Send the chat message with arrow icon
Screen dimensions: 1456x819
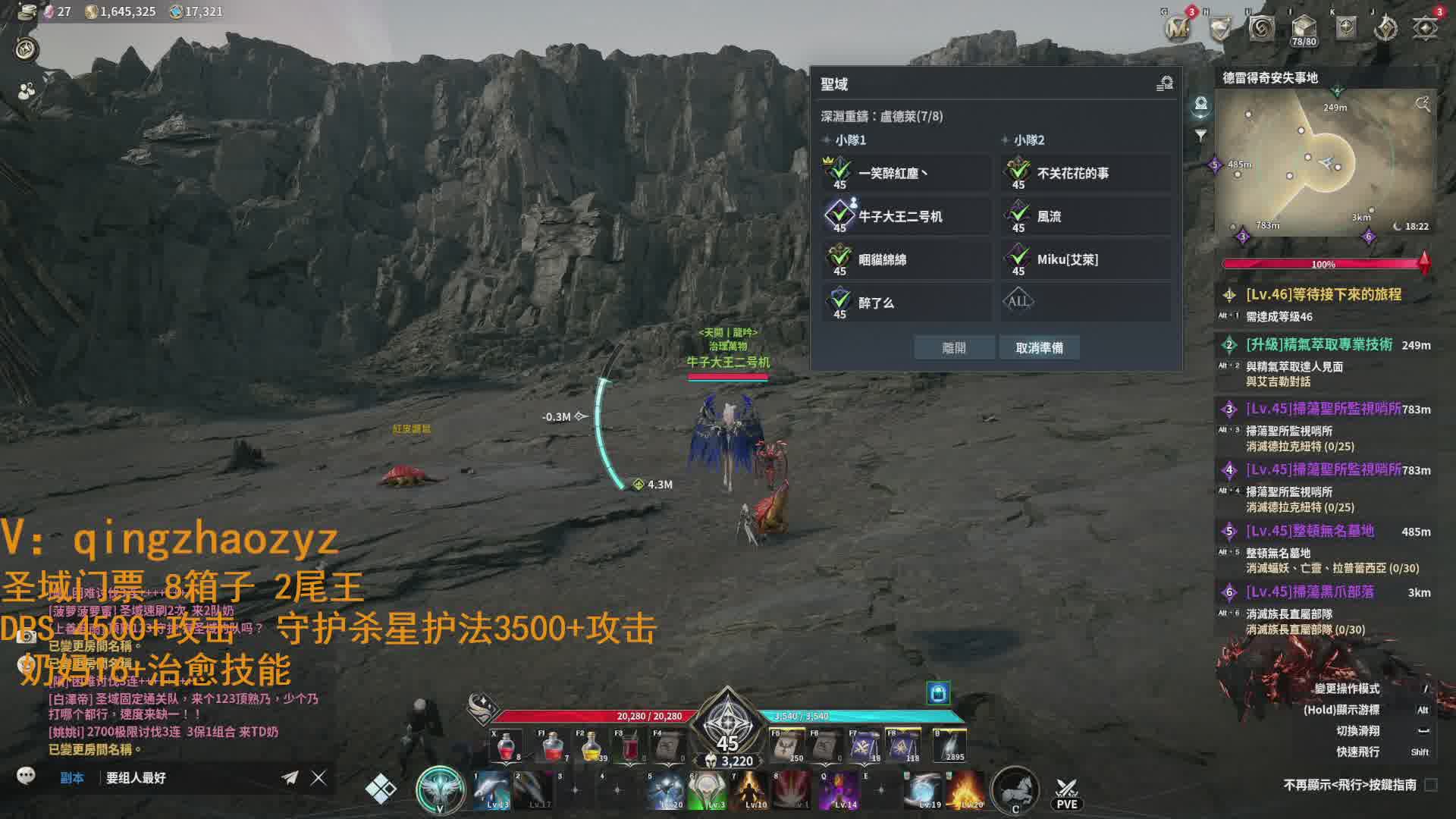tap(290, 777)
